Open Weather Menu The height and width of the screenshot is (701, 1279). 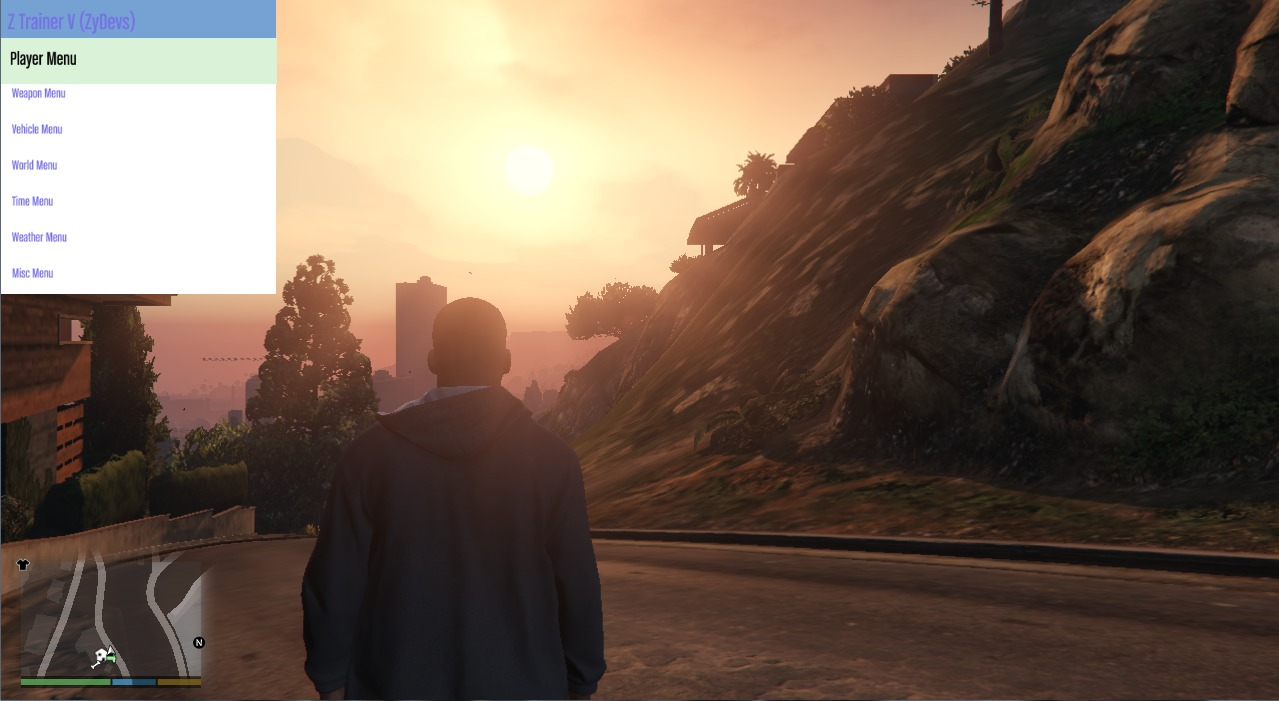click(x=40, y=238)
